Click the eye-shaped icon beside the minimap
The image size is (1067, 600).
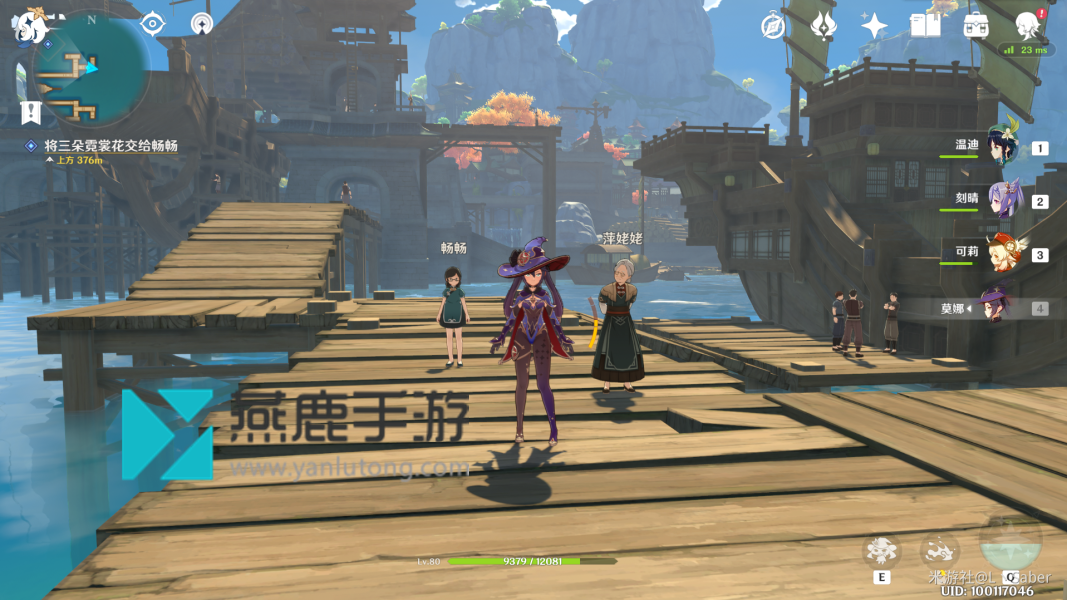(152, 23)
